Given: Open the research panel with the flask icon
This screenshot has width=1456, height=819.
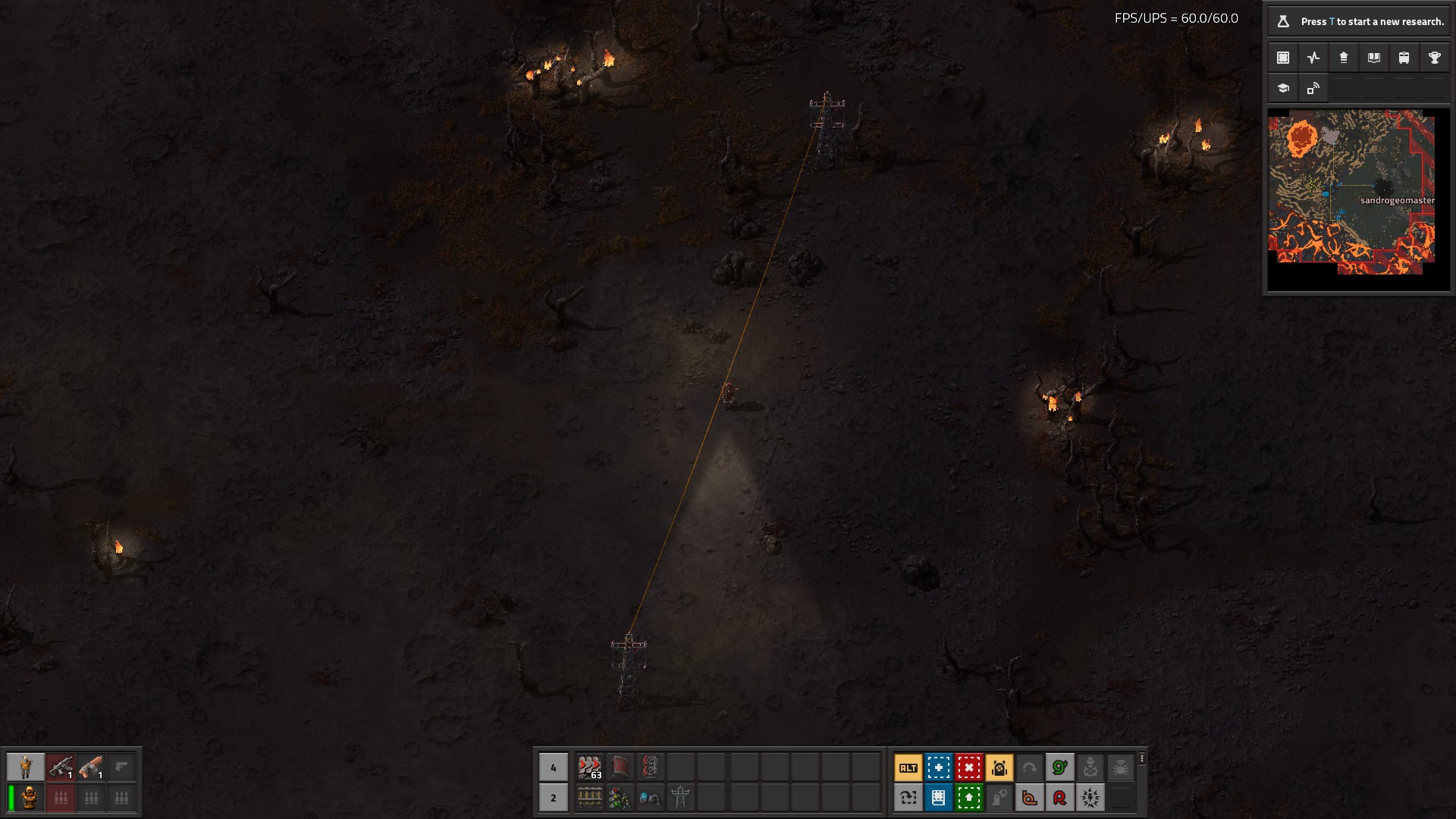Looking at the screenshot, I should 1283,21.
